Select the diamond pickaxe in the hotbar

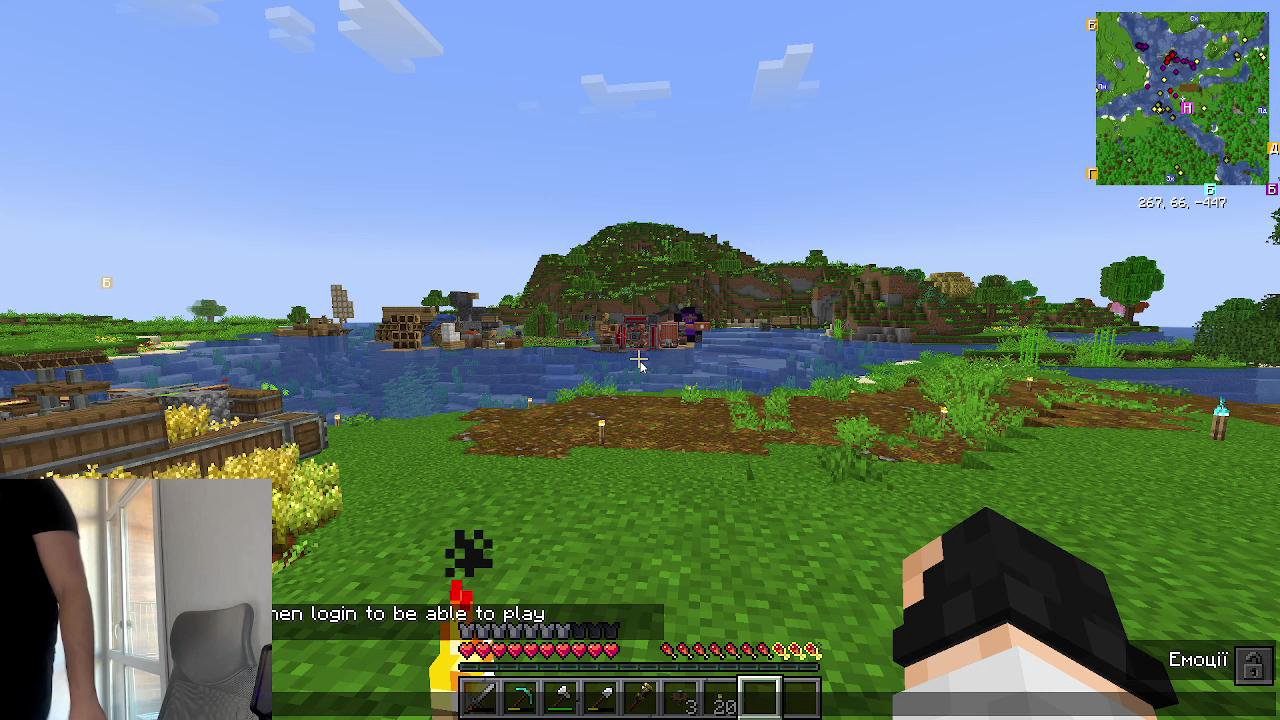pyautogui.click(x=518, y=697)
